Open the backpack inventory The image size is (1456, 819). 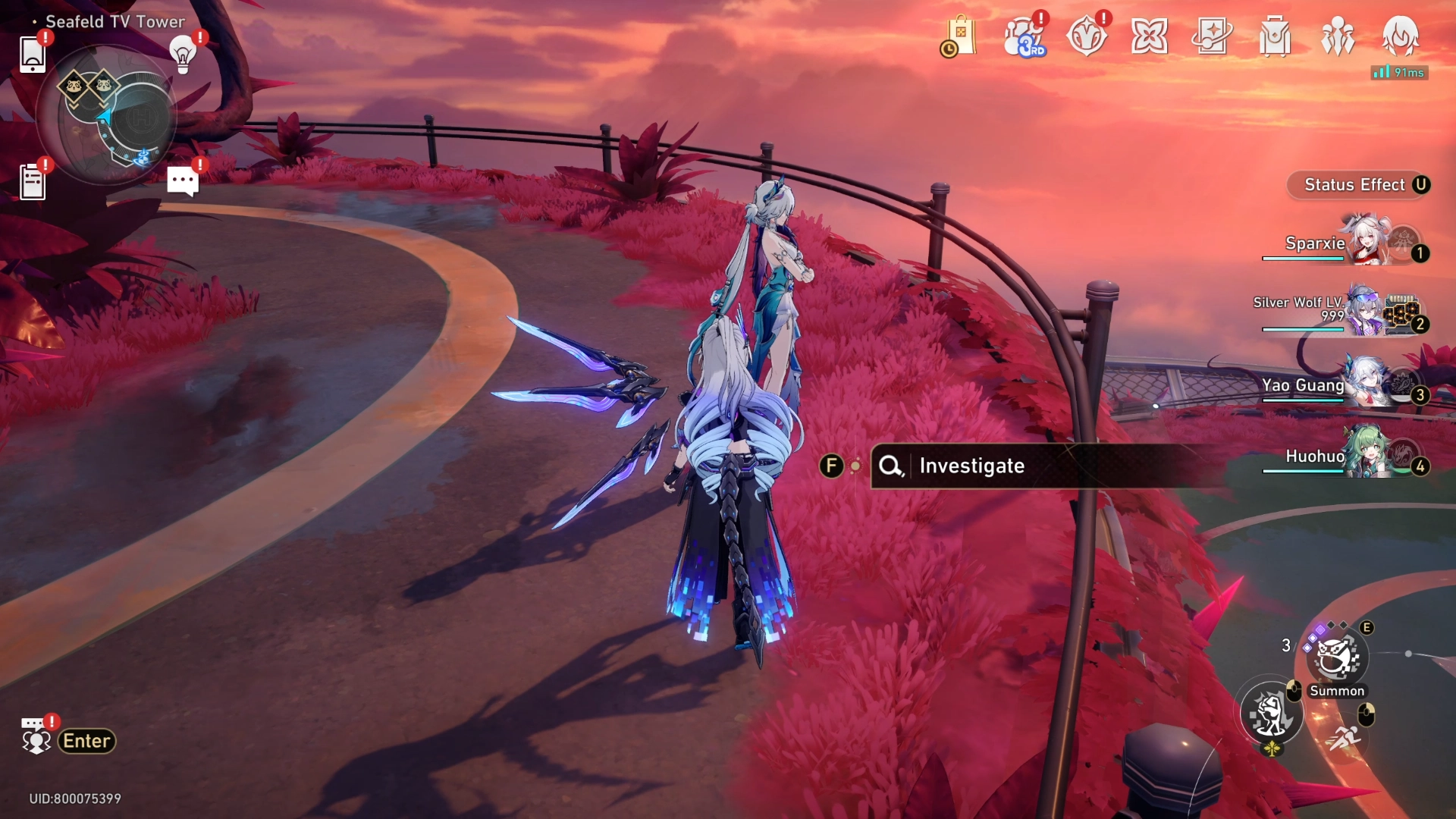(x=1275, y=36)
